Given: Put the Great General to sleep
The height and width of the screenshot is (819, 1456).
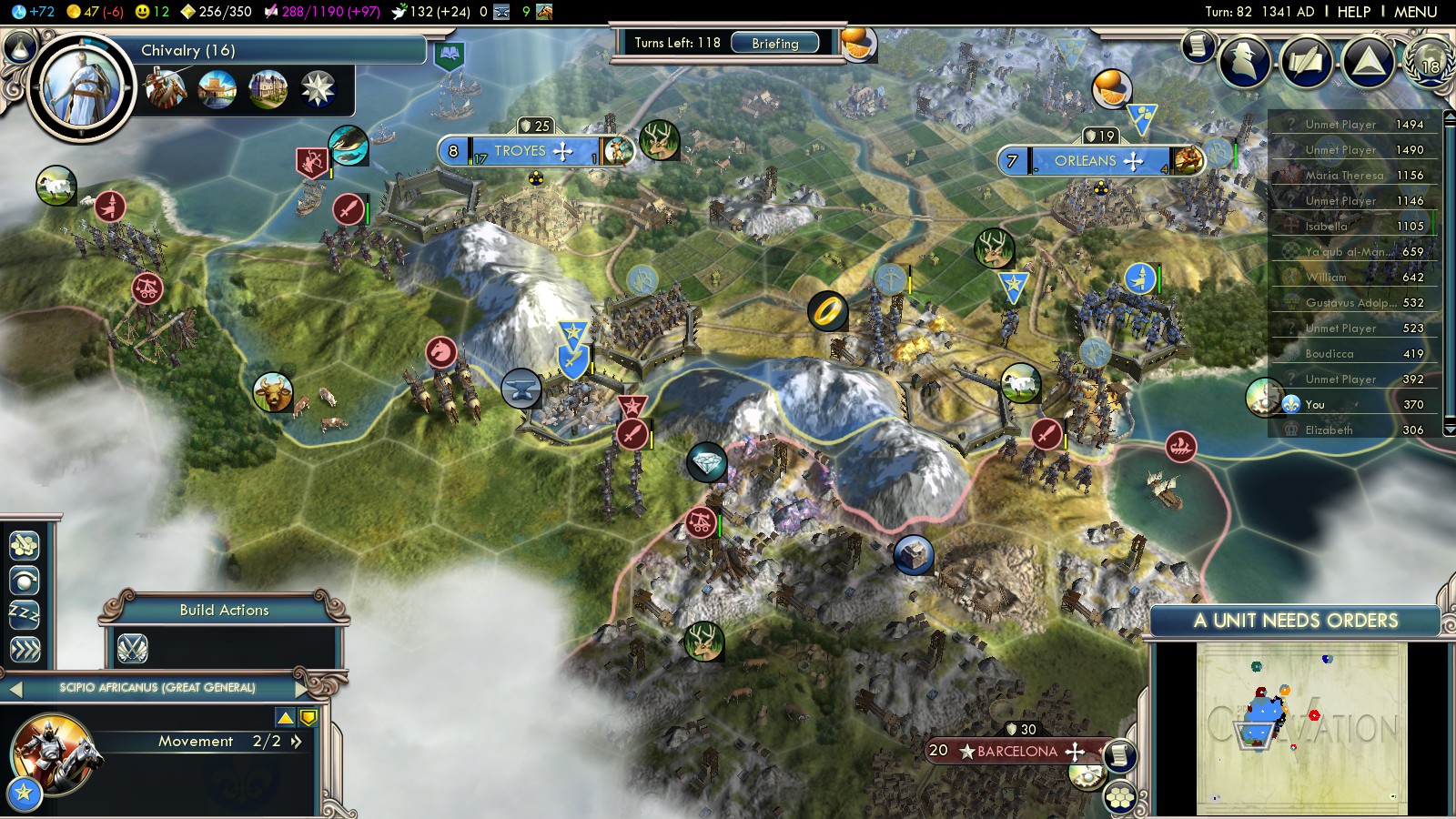Looking at the screenshot, I should [x=24, y=614].
